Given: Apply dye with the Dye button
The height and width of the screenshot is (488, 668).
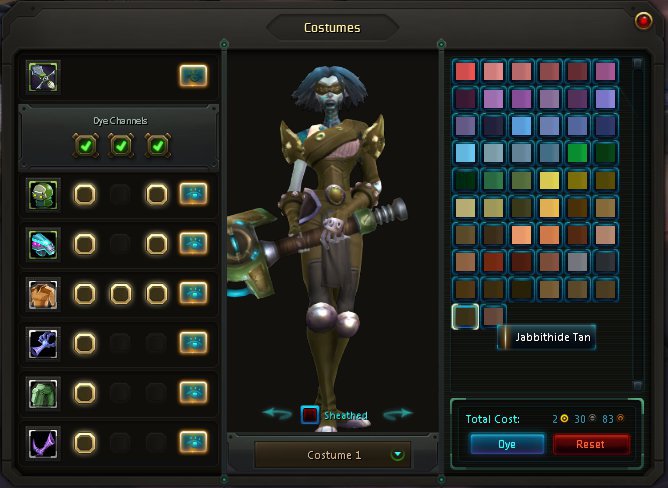Looking at the screenshot, I should pyautogui.click(x=507, y=444).
